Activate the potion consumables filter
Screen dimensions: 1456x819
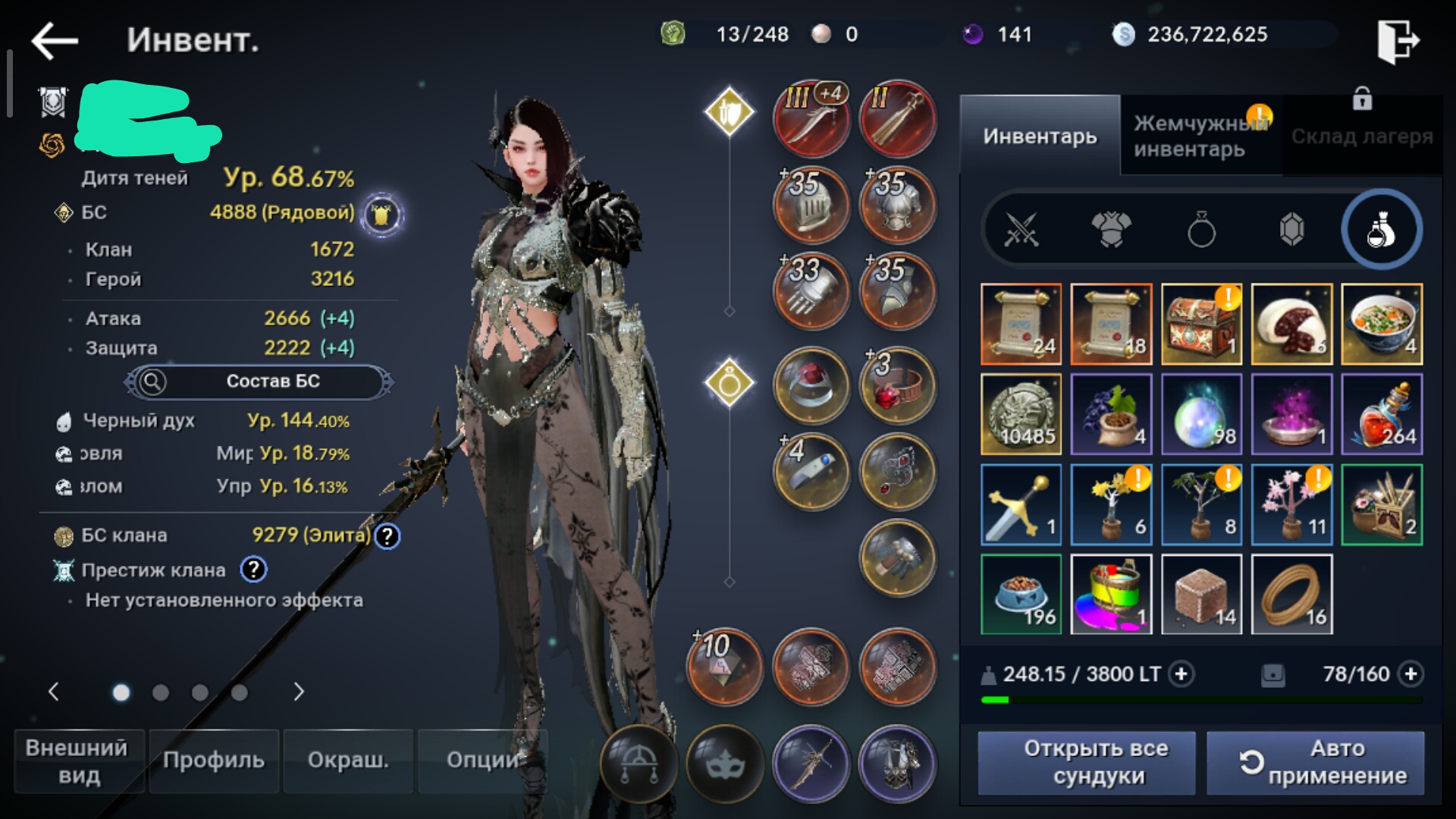tap(1380, 230)
